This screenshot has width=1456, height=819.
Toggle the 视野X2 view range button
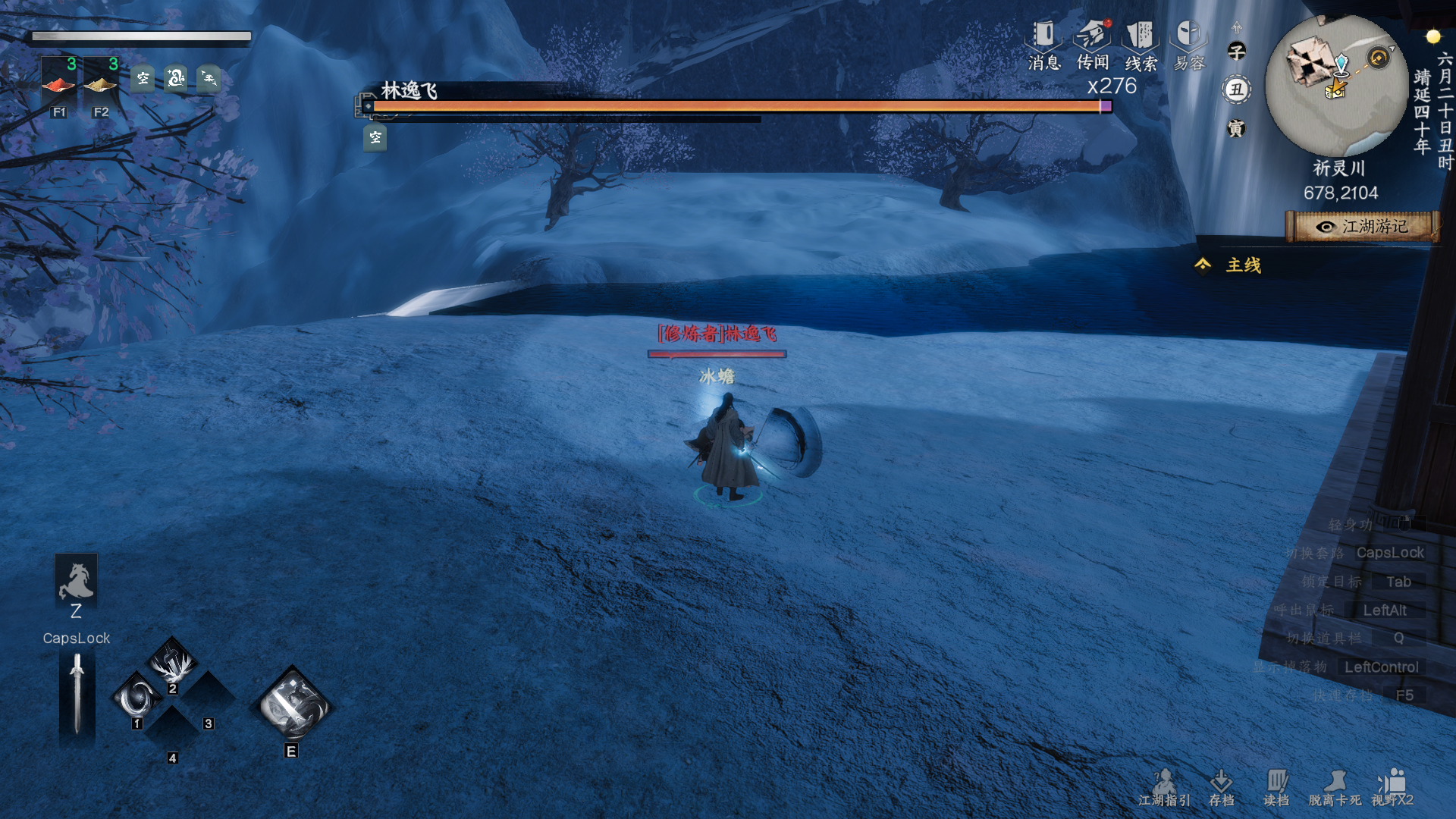click(1392, 787)
